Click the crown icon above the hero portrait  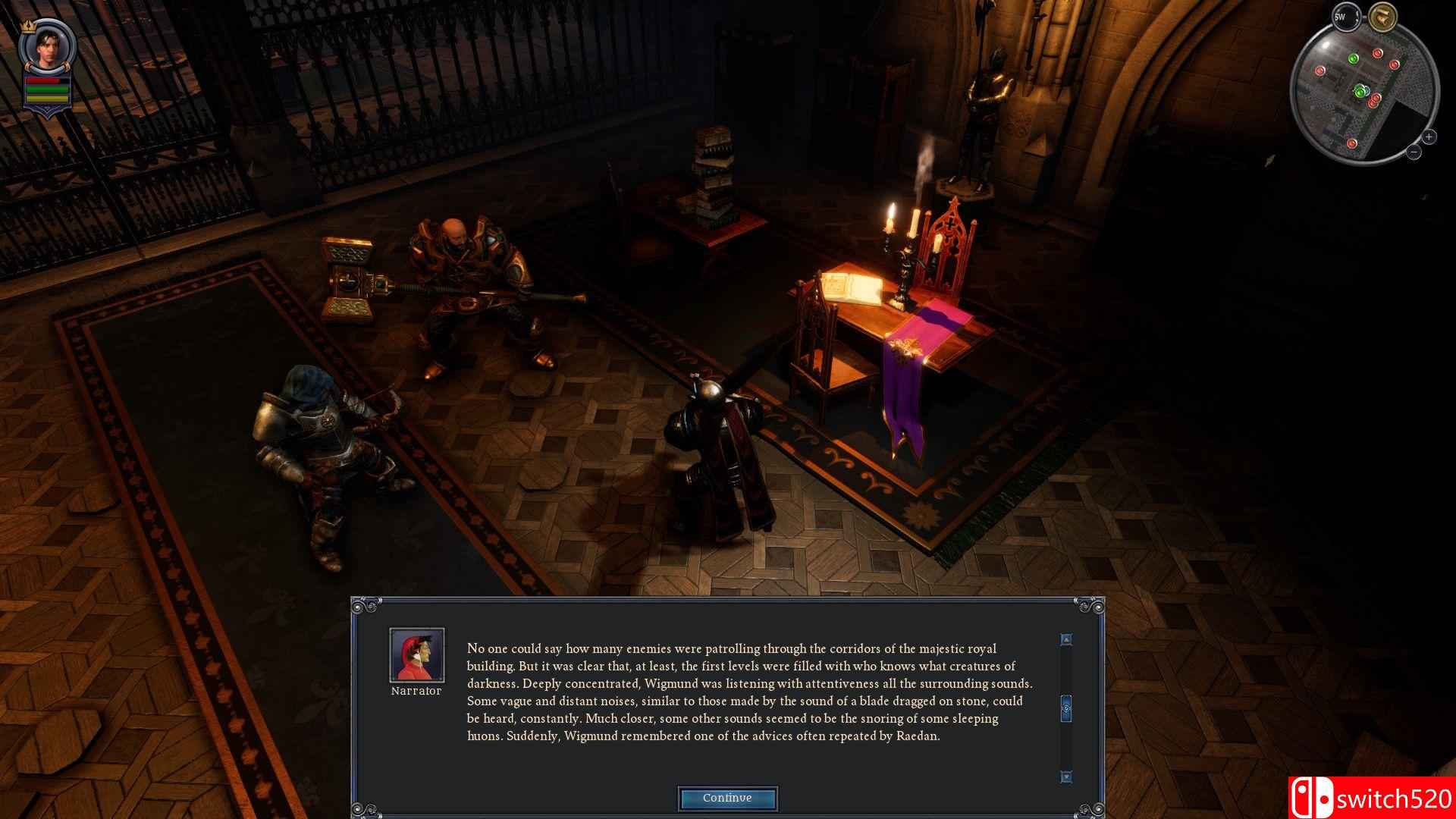(27, 26)
